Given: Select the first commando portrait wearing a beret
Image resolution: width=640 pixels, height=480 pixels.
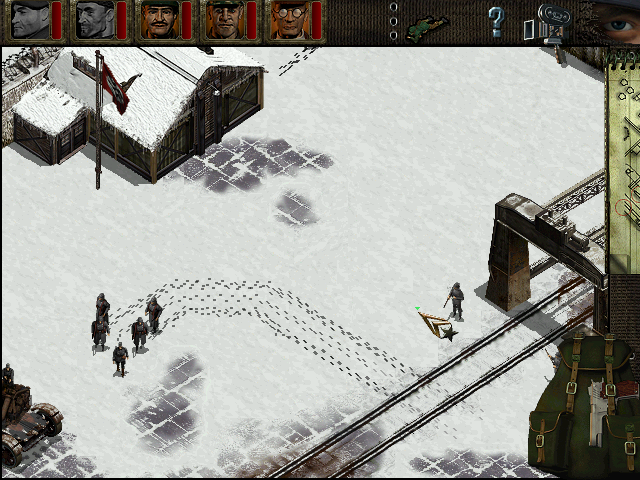Looking at the screenshot, I should [x=30, y=20].
